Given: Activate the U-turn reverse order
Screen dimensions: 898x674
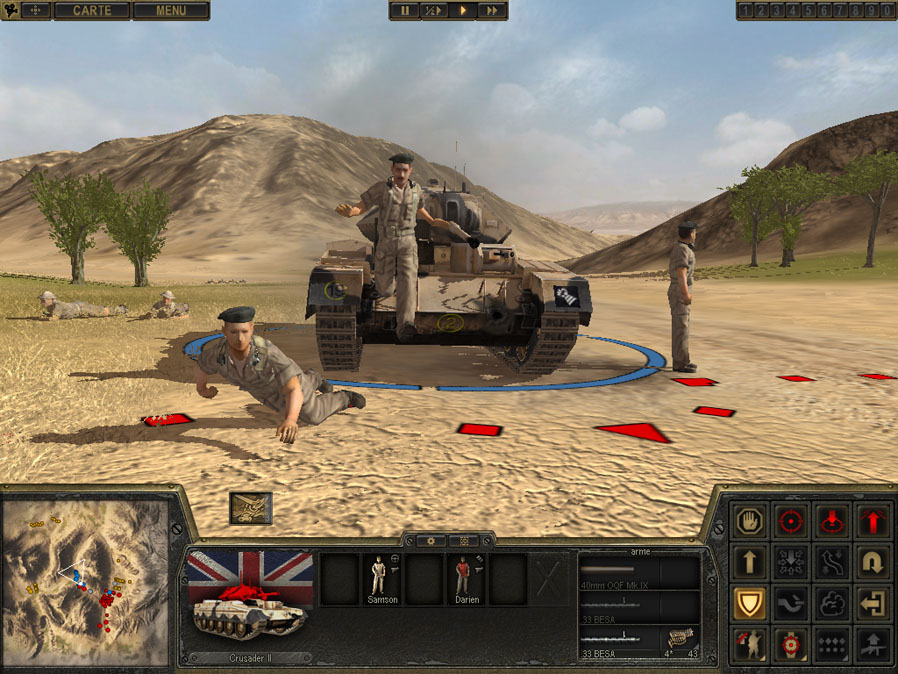Looking at the screenshot, I should (873, 562).
